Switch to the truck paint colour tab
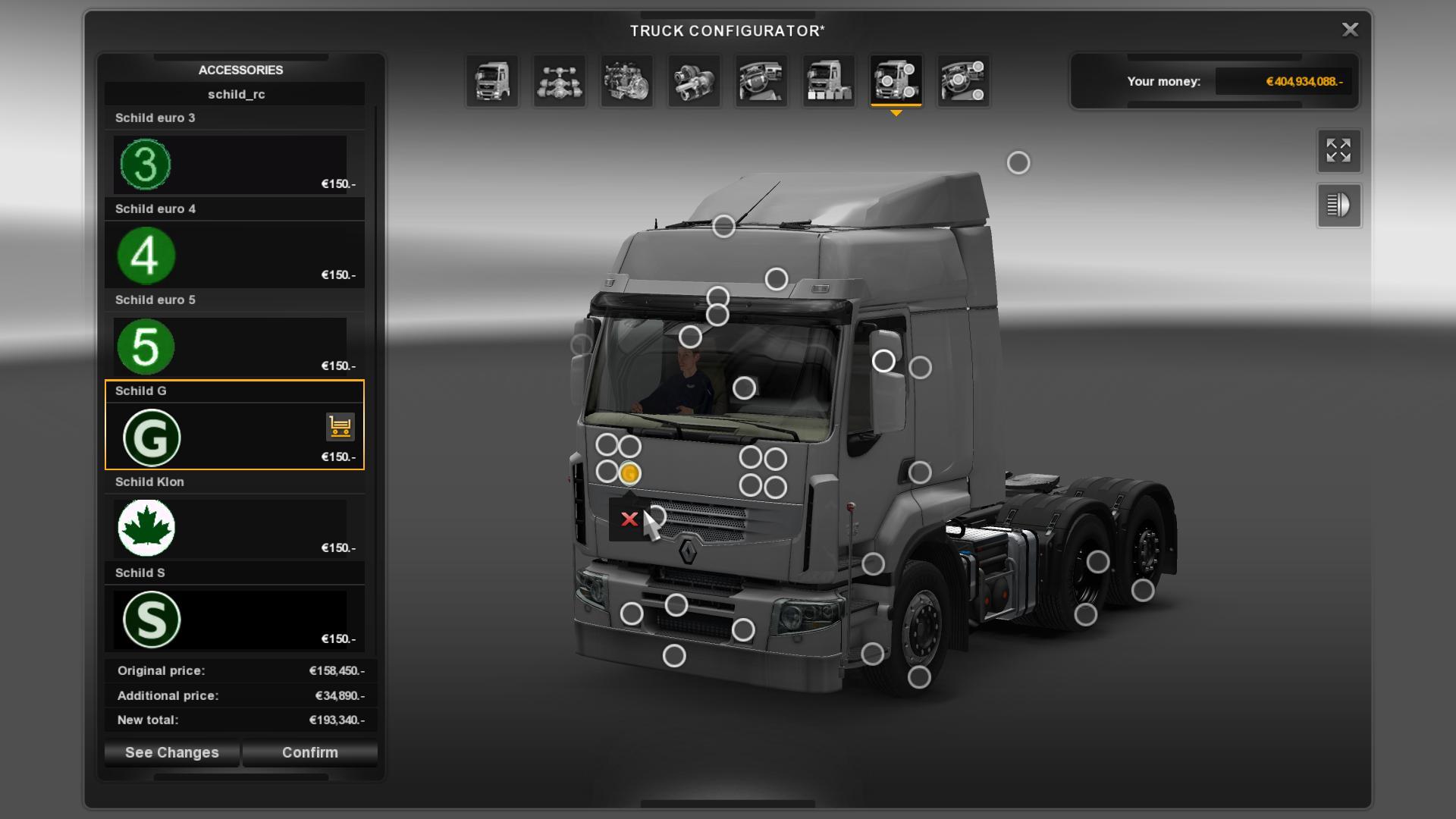The height and width of the screenshot is (819, 1456). 828,81
